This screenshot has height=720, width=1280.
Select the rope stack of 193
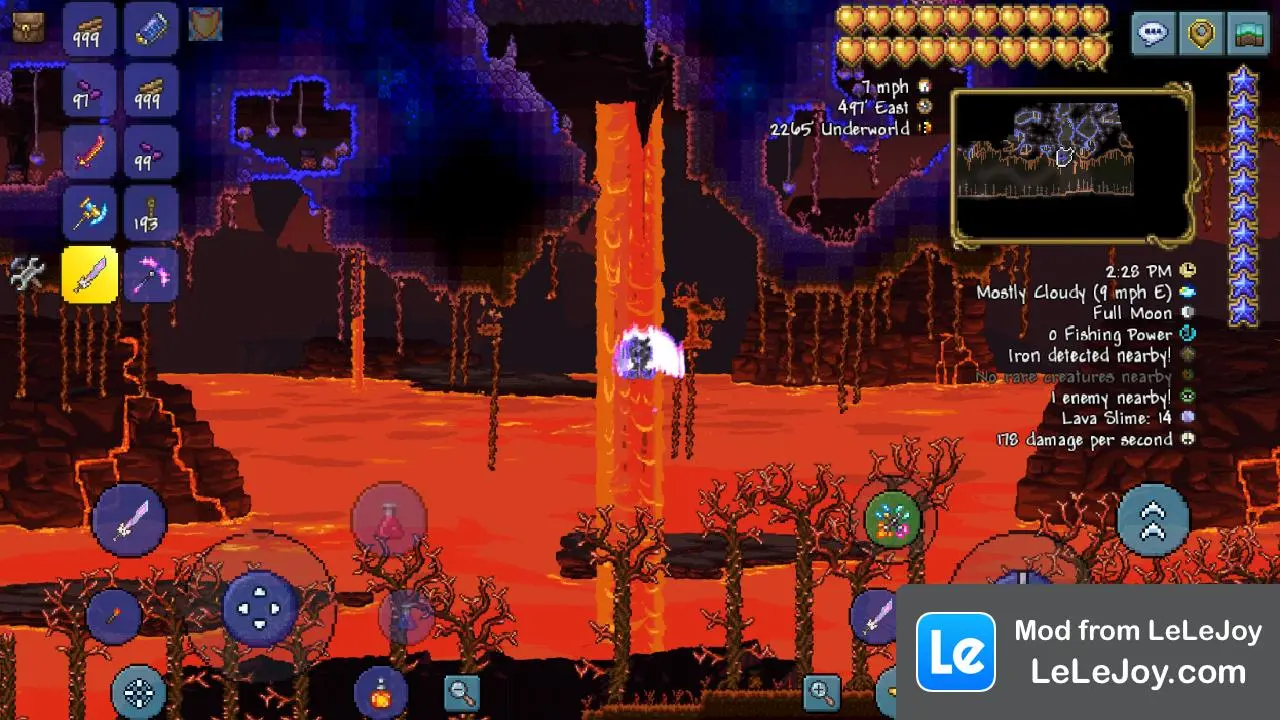[x=151, y=213]
